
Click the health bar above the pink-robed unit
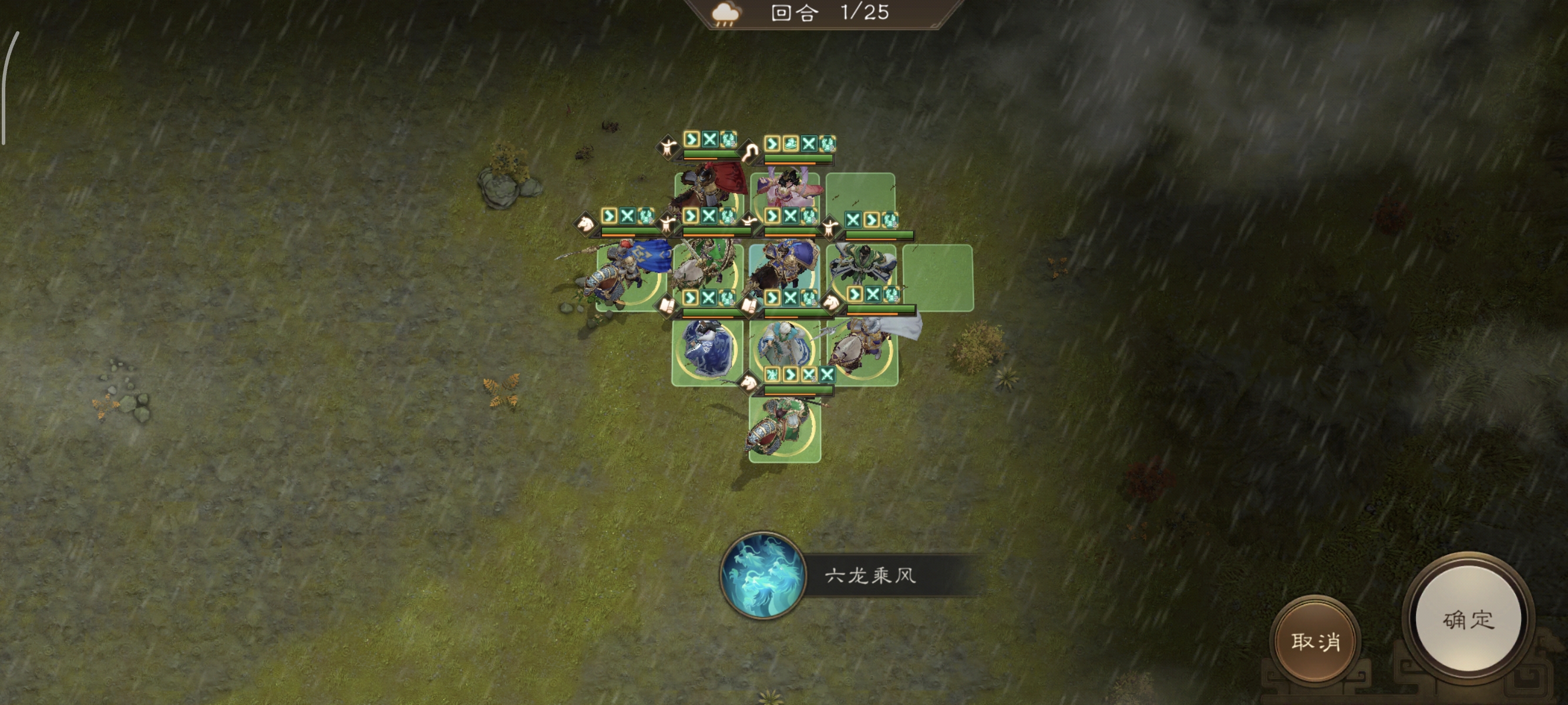pos(798,157)
